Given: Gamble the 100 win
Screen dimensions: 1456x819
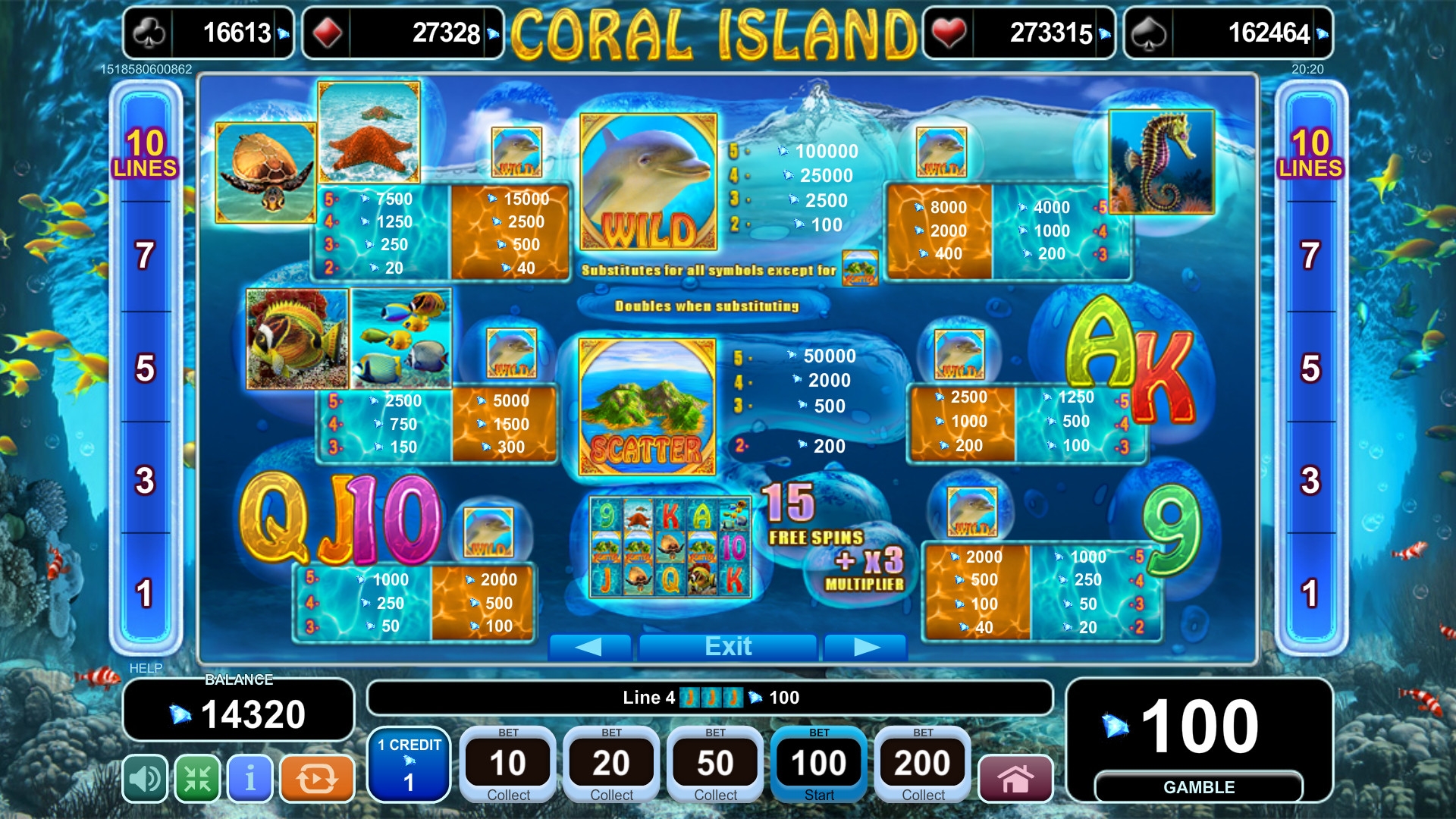Looking at the screenshot, I should click(1199, 787).
